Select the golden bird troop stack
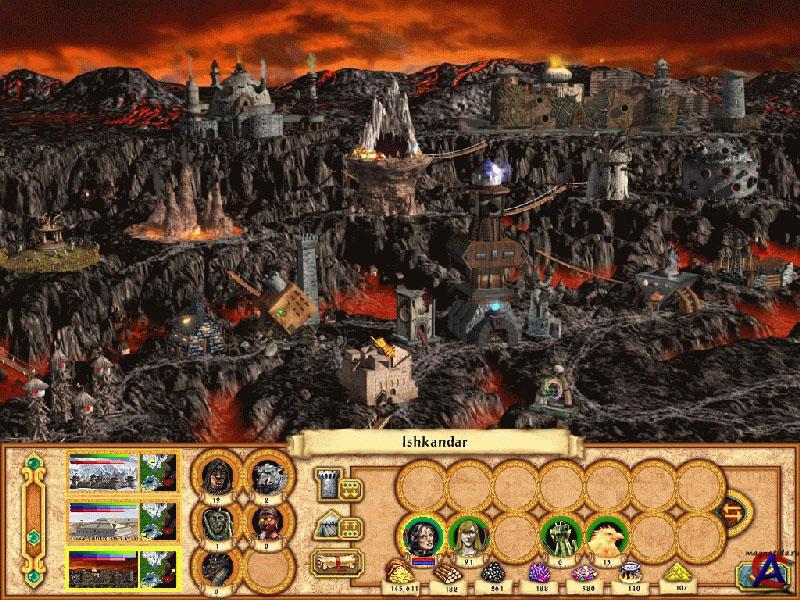 pos(606,537)
